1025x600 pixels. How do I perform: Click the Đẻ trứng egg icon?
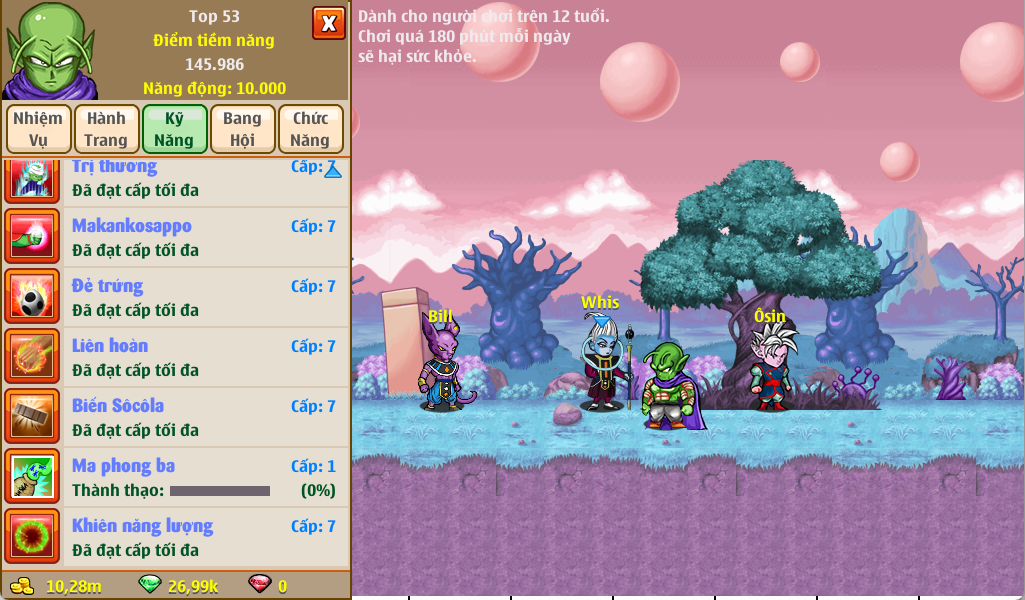point(33,297)
